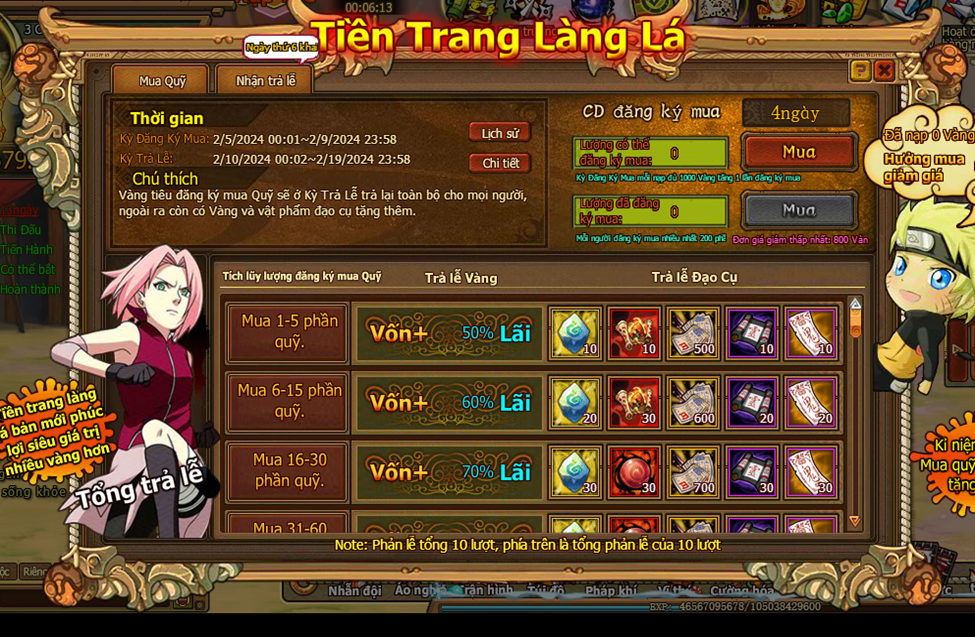975x637 pixels.
Task: Show the Lịch sử history
Action: click(499, 133)
